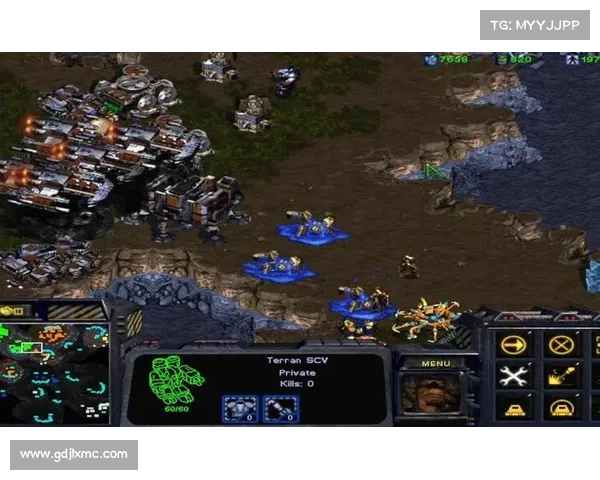This screenshot has width=600, height=480.
Task: Activate the Move arrow command
Action: 513,345
